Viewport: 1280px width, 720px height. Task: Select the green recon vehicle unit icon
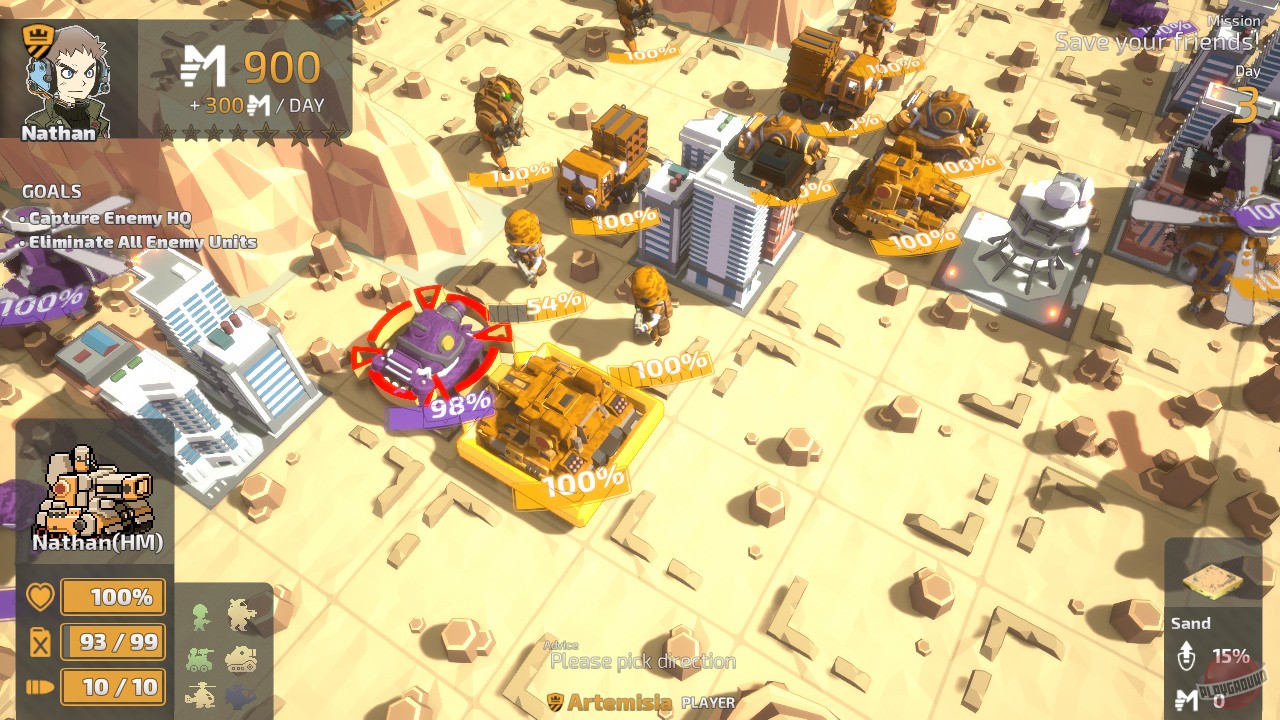click(200, 659)
